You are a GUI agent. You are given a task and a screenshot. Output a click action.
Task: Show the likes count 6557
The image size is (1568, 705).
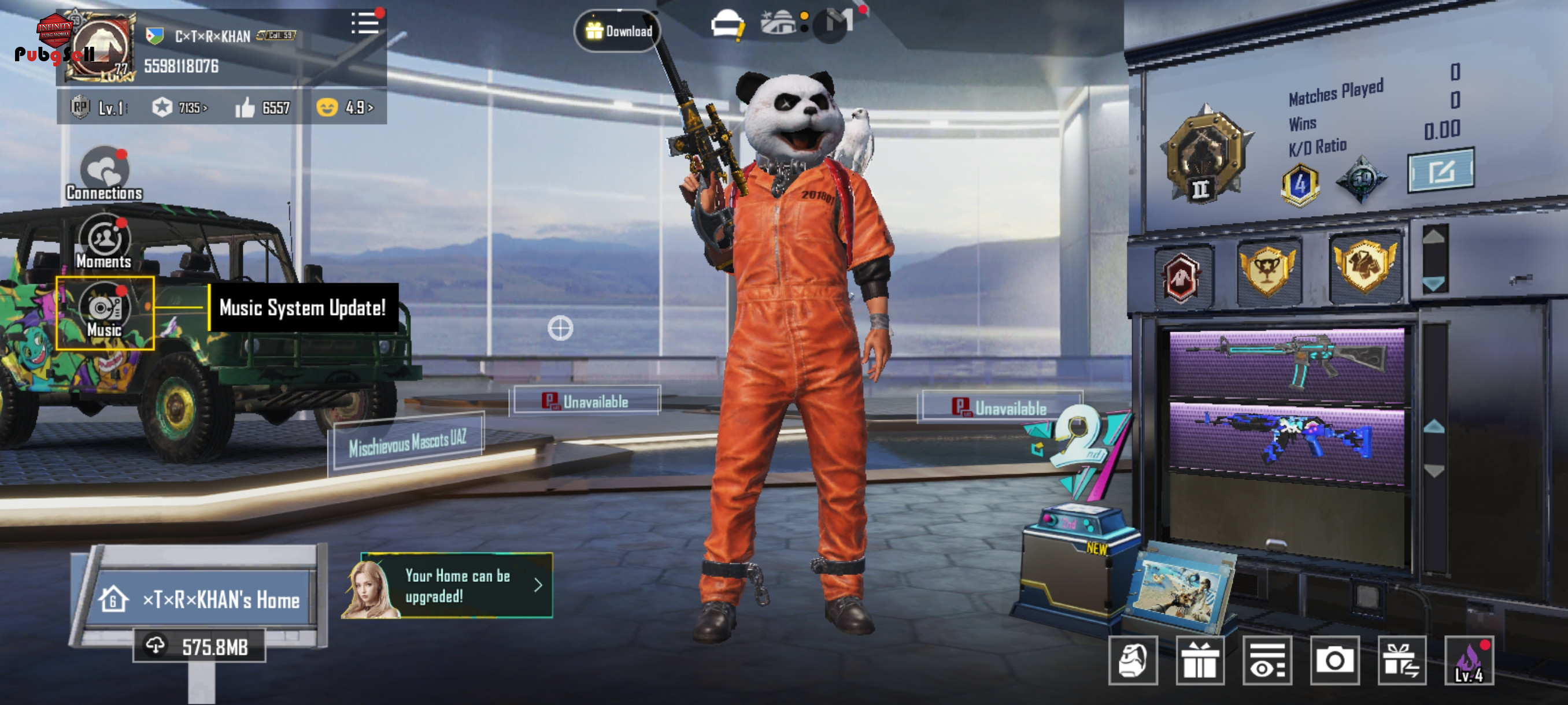[x=263, y=107]
